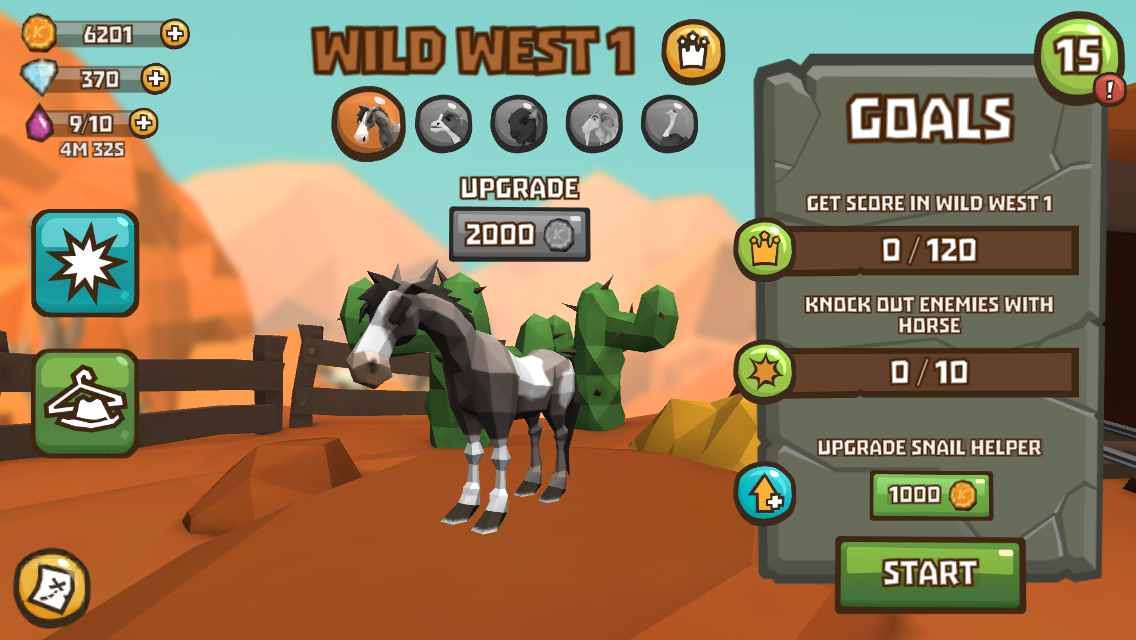Image resolution: width=1136 pixels, height=640 pixels.
Task: Buy the horse upgrade for 2000 coins
Action: click(519, 234)
